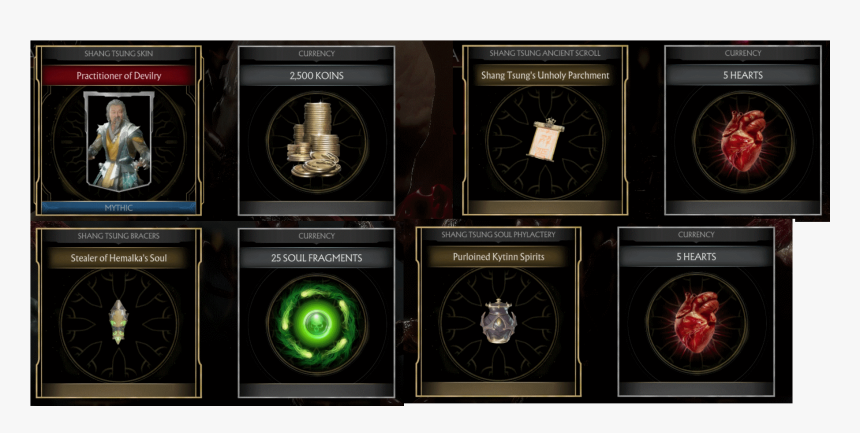Click the 25 Soul Fragments card
Screen dimensions: 860x433
point(316,313)
